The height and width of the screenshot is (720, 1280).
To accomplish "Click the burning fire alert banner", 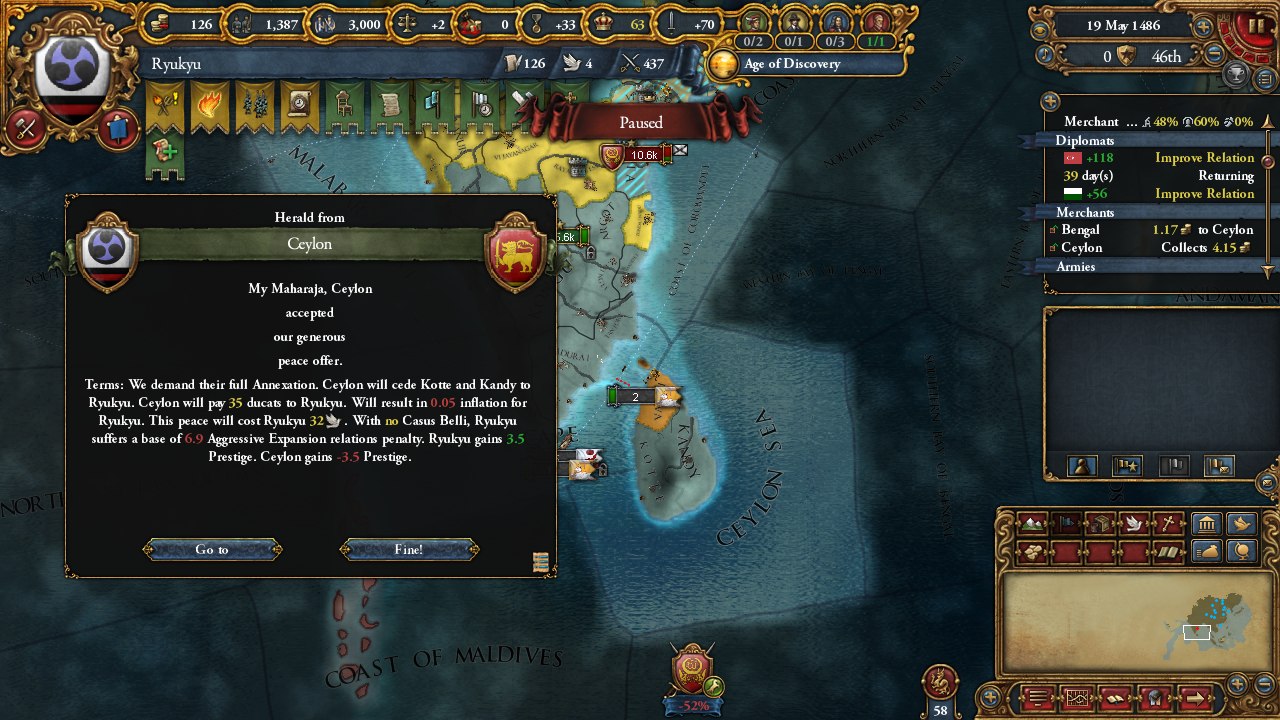I will [x=210, y=107].
